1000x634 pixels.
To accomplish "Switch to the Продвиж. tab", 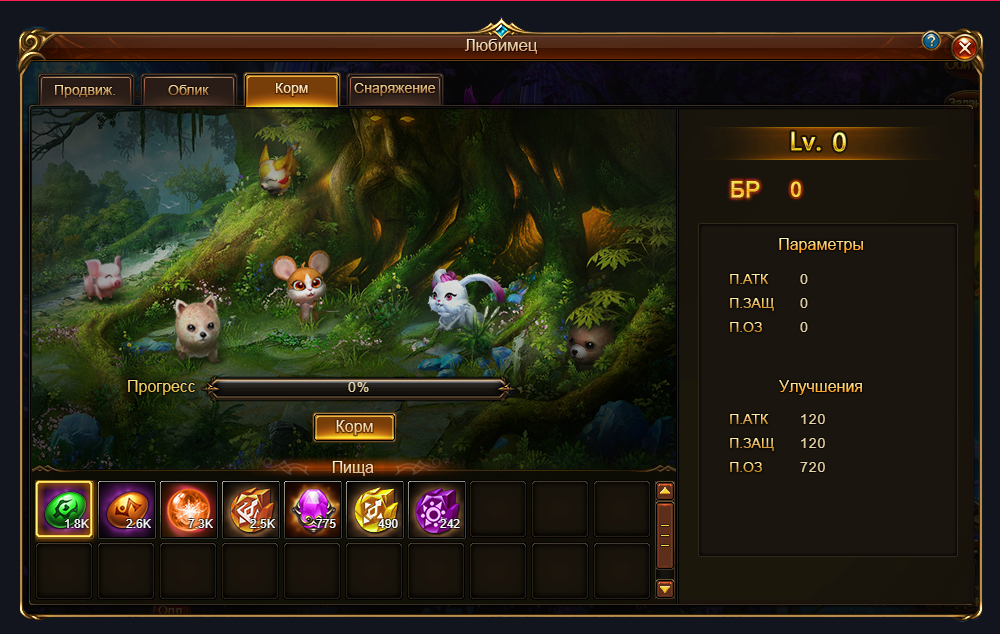I will (85, 90).
